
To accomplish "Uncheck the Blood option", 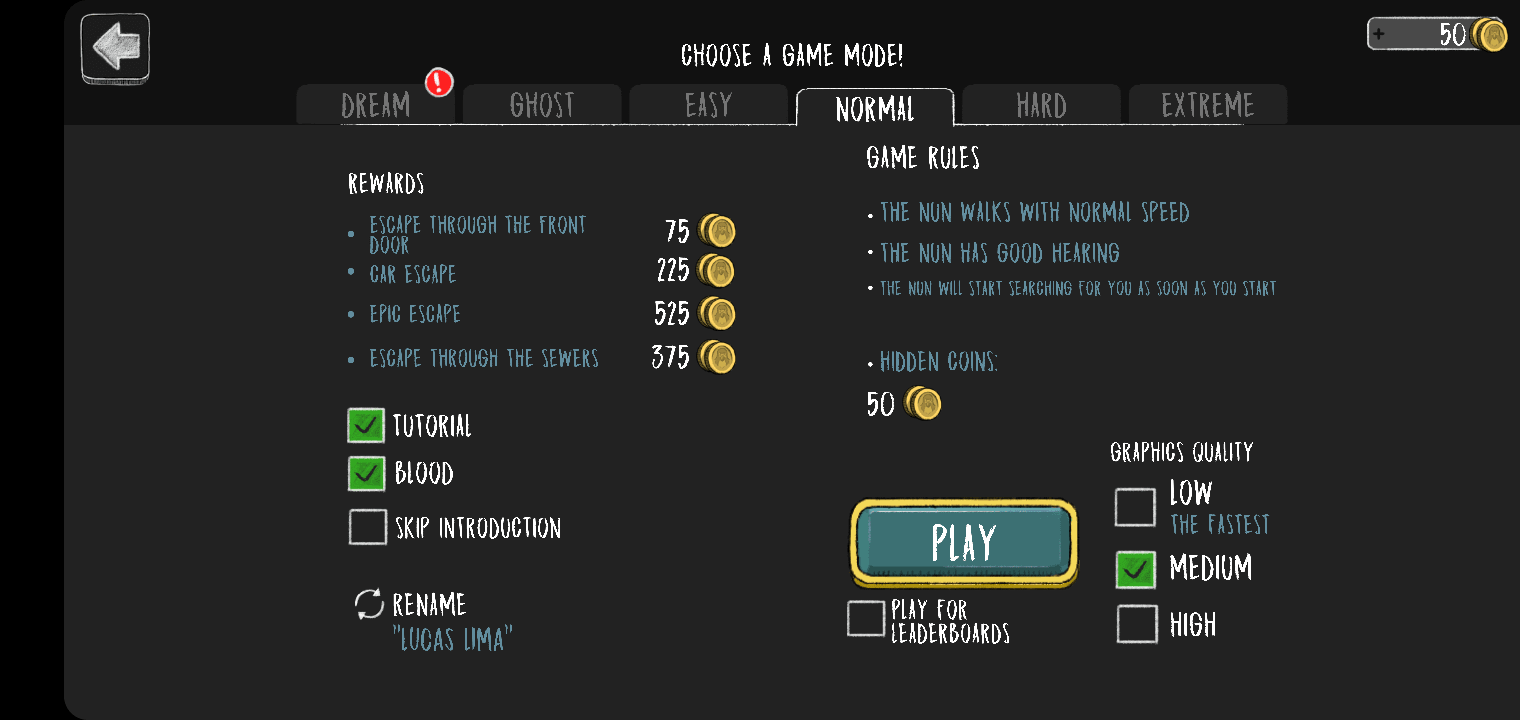I will [366, 473].
